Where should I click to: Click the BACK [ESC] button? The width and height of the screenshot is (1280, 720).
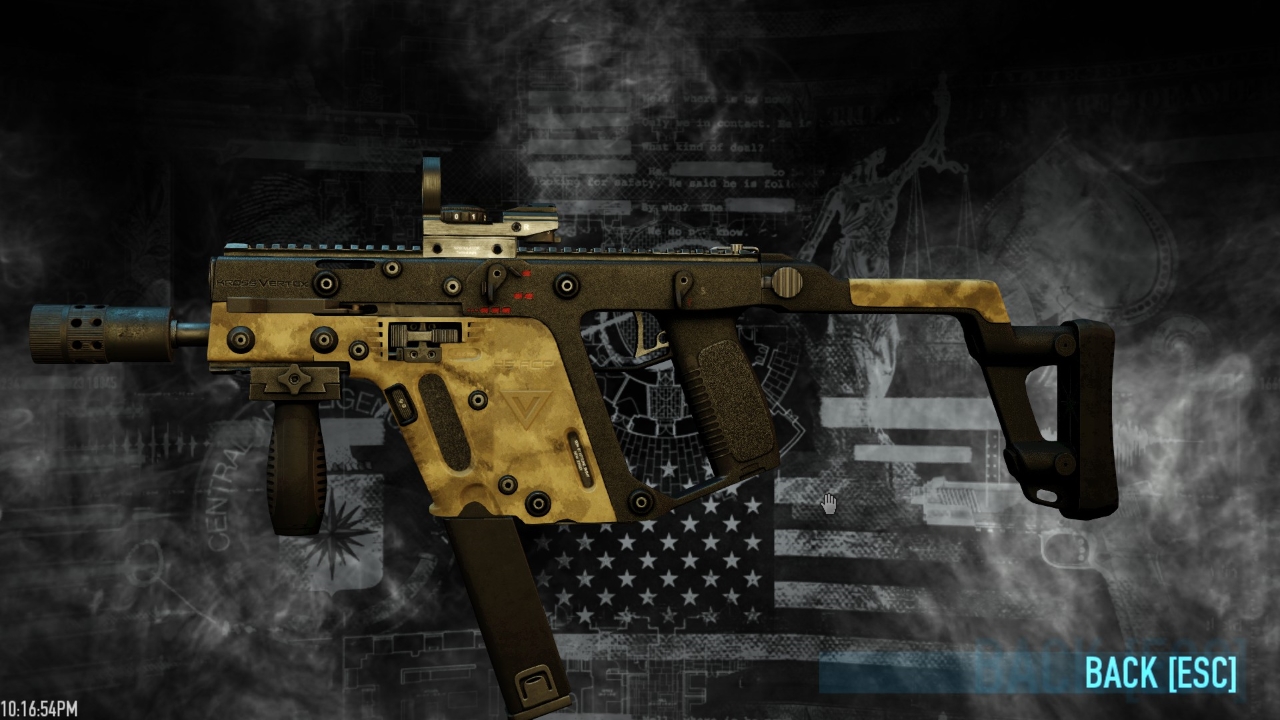1160,672
